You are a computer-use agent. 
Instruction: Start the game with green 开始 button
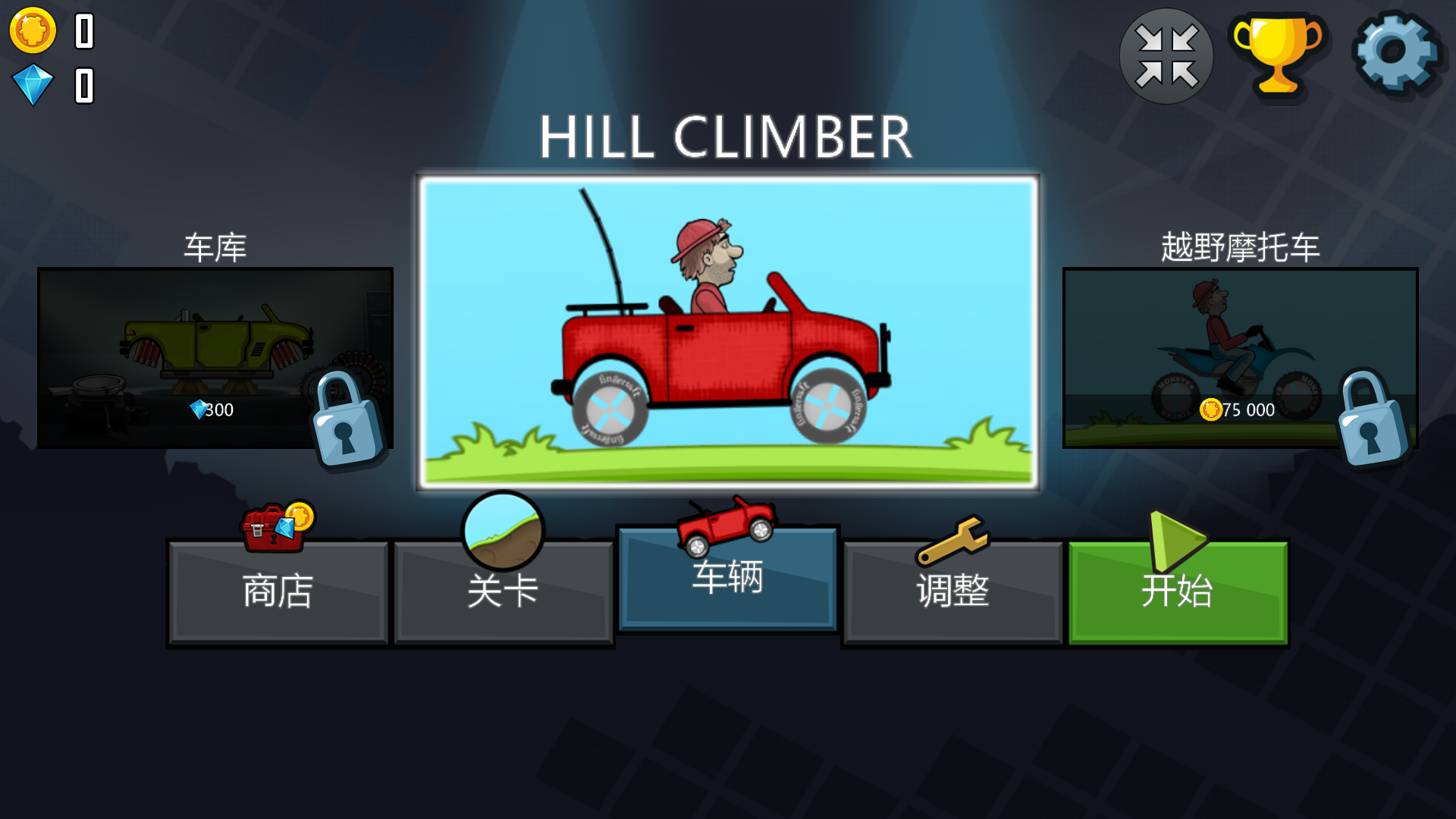point(1178,591)
